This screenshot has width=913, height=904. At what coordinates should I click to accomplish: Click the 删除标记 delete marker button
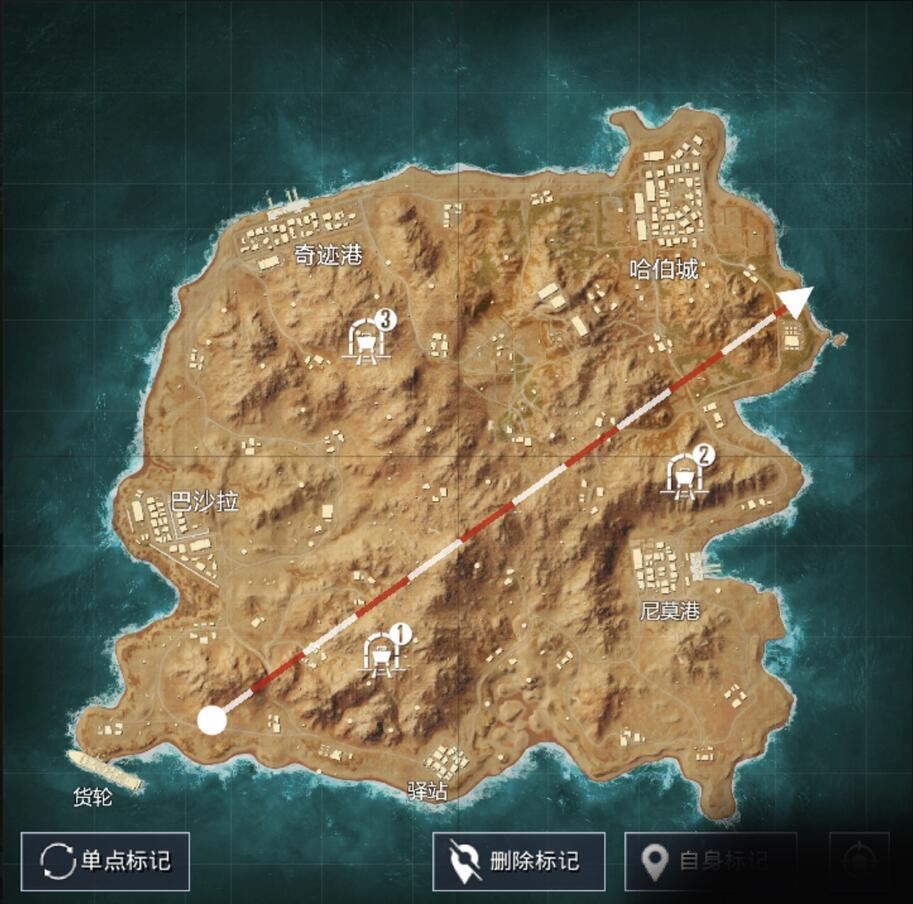click(518, 861)
